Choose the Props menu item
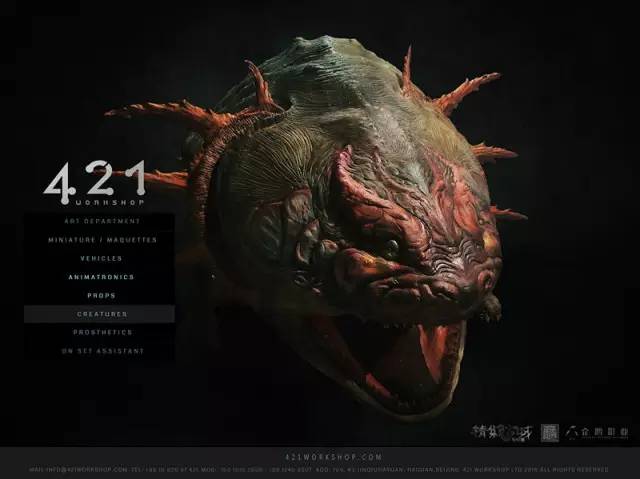Screen dimensions: 640x479 click(x=101, y=295)
